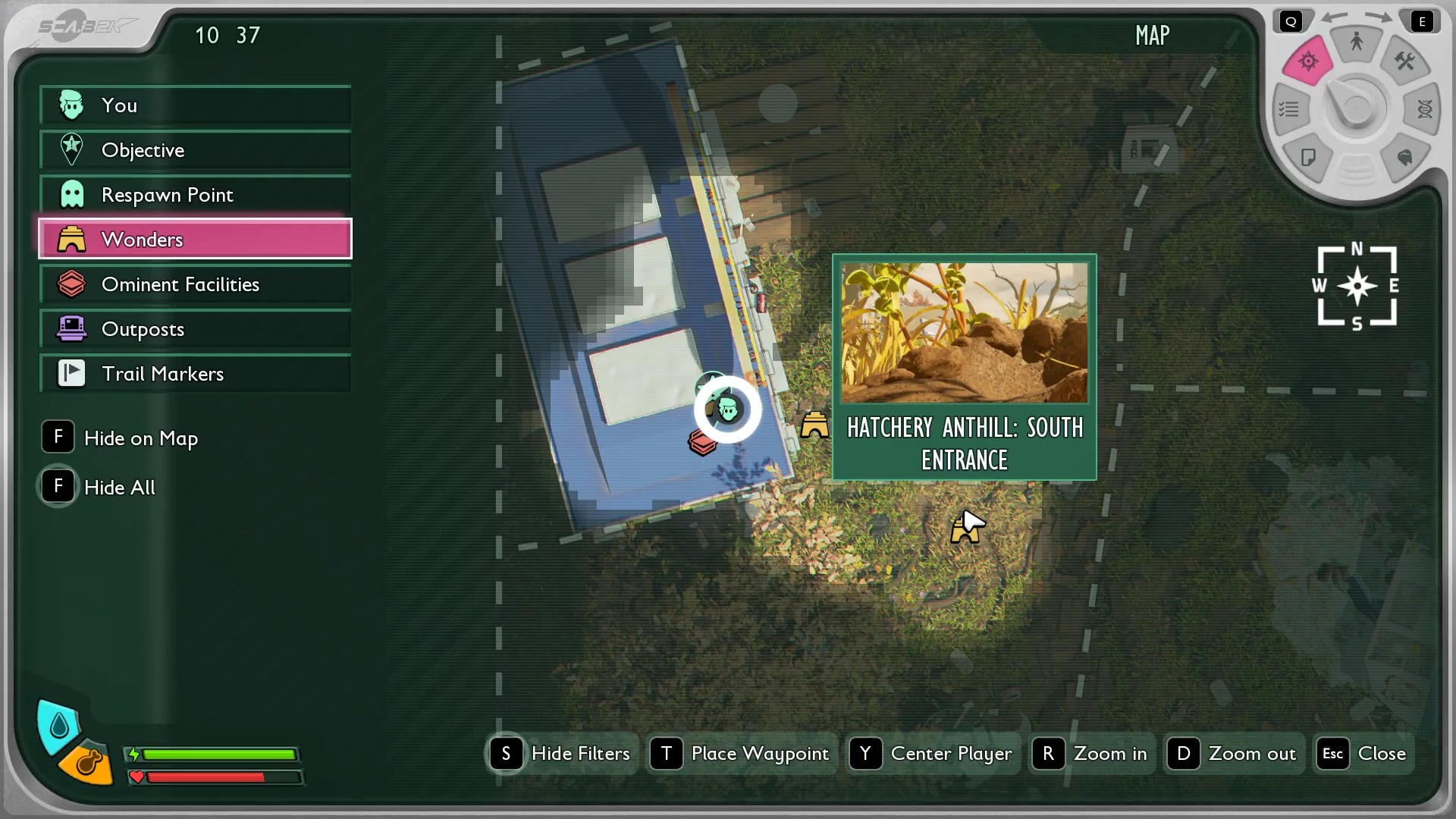Open the crafting hammer-and-wrench tab
Viewport: 1456px width, 819px height.
pos(1404,61)
